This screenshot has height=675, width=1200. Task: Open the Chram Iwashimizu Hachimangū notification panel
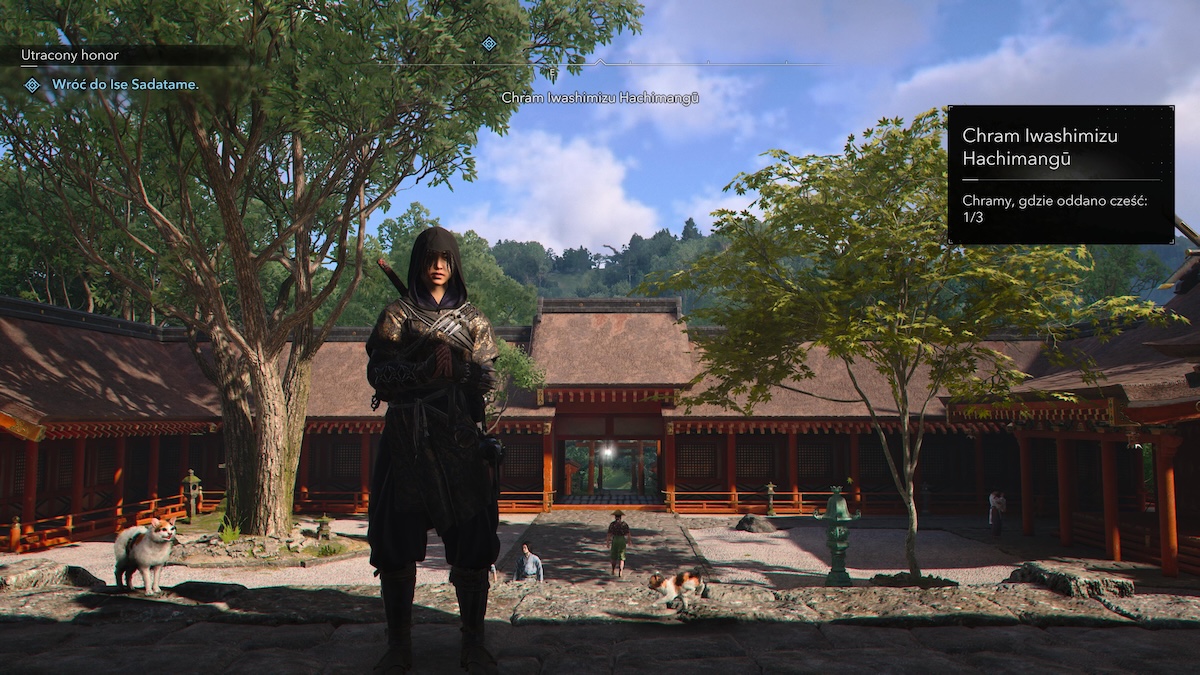(x=1060, y=174)
